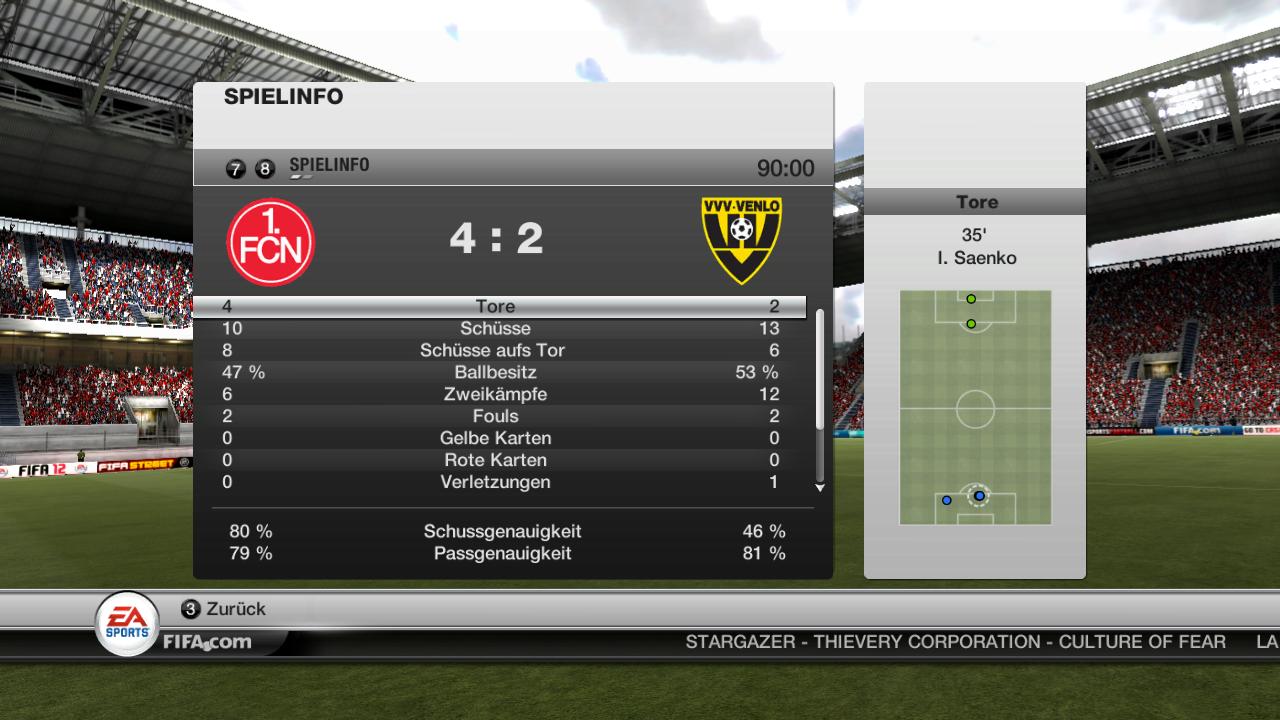1280x720 pixels.
Task: Show the Ballbesitz statistic
Action: click(x=497, y=373)
